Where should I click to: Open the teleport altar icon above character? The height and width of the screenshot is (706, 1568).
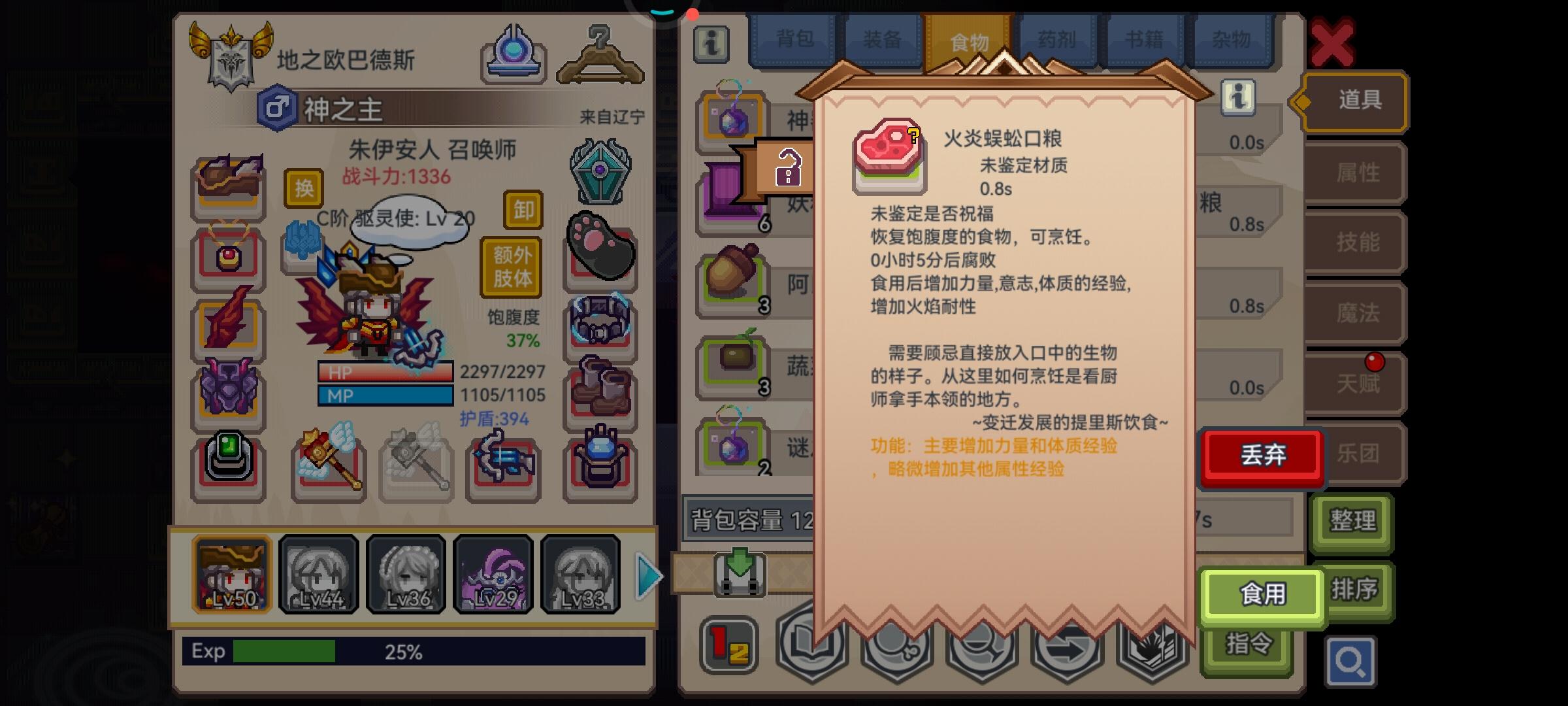pos(514,54)
